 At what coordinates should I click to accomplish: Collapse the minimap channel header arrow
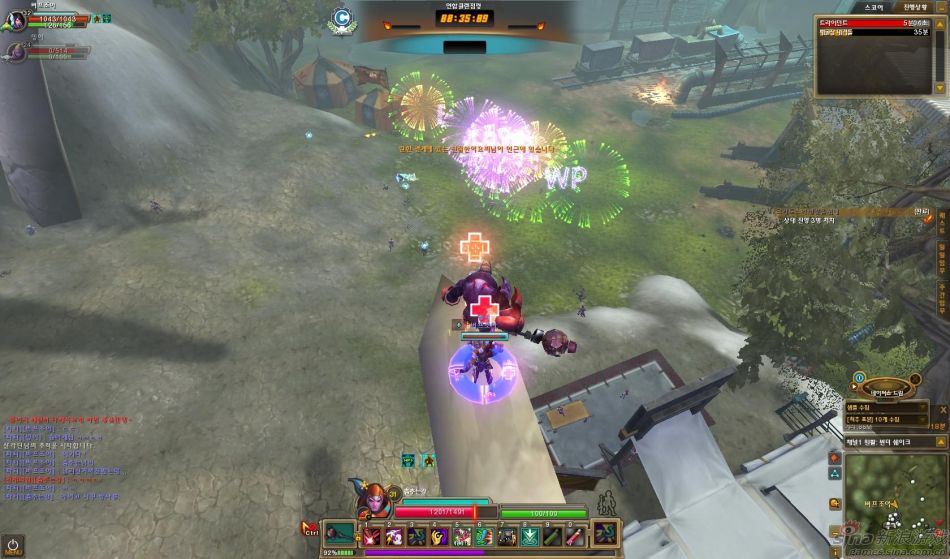940,441
